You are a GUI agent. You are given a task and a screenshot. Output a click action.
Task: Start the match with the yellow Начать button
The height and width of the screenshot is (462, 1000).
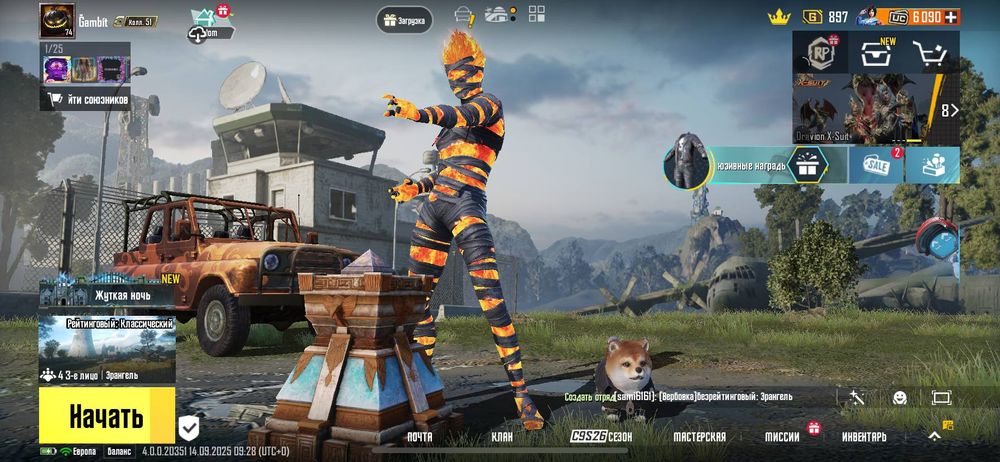107,416
